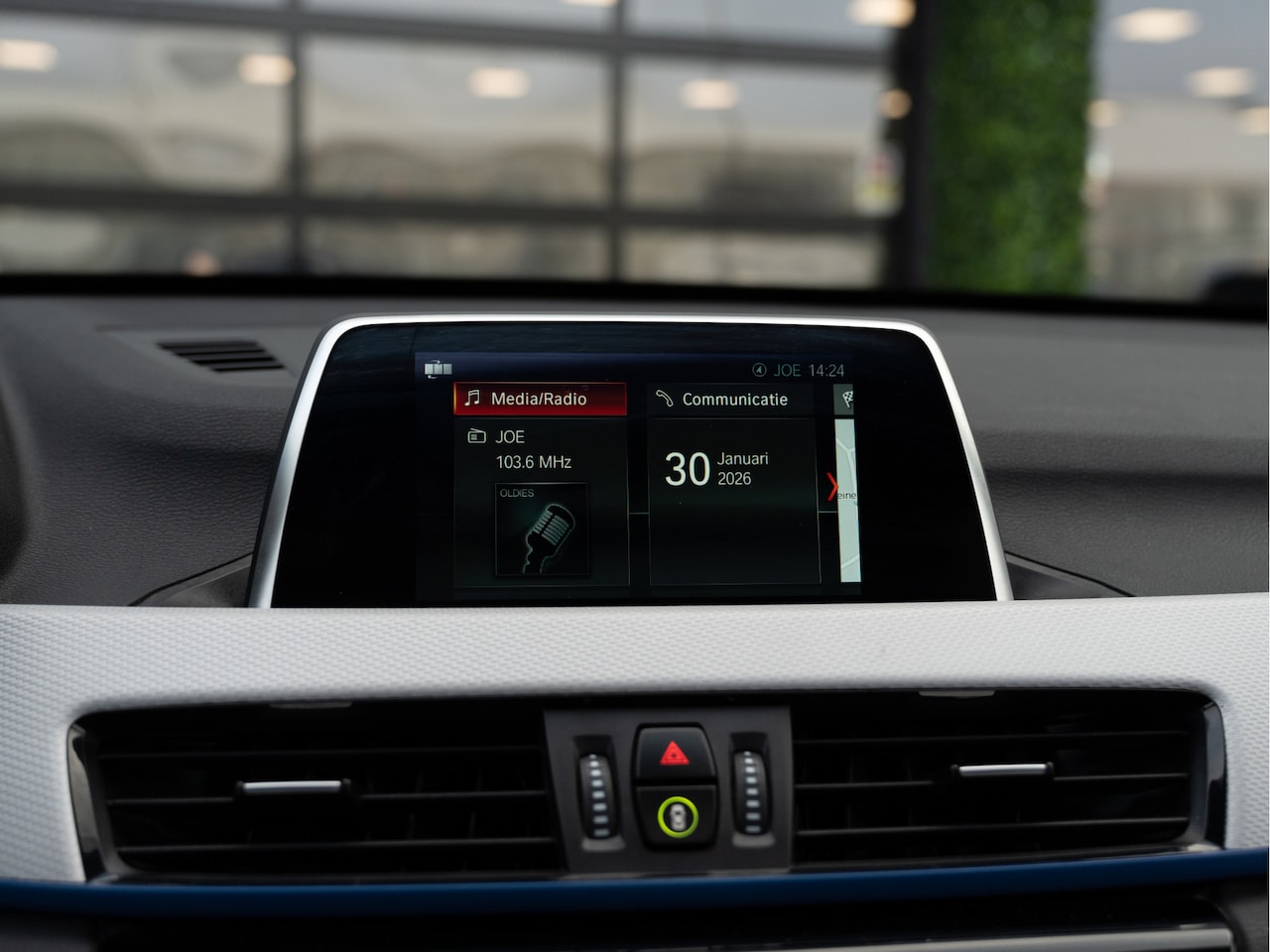Choose the JOE 103.6 MHz station entry
1270x952 pixels.
533,449
